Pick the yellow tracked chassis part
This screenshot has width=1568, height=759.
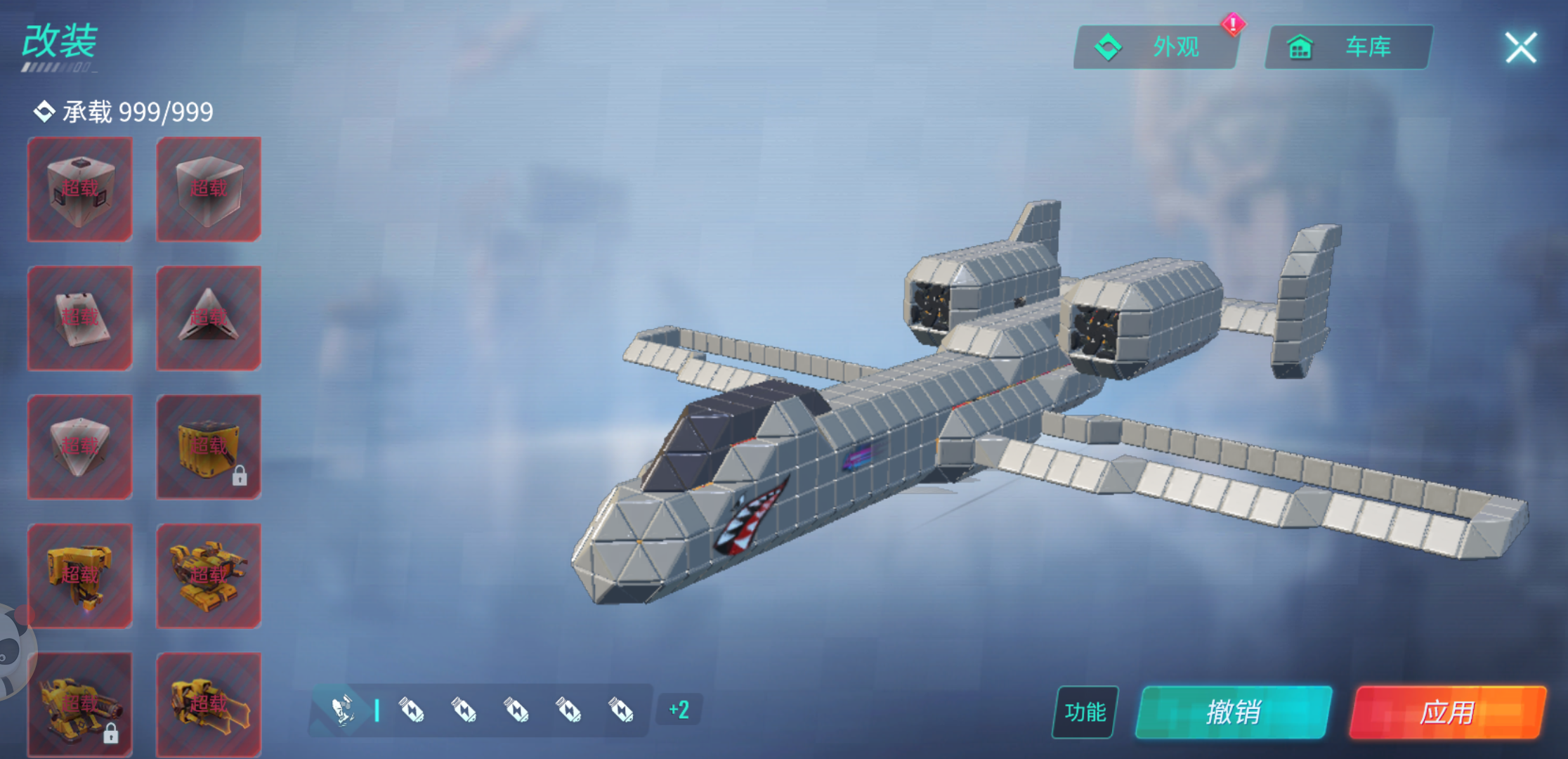[x=209, y=576]
